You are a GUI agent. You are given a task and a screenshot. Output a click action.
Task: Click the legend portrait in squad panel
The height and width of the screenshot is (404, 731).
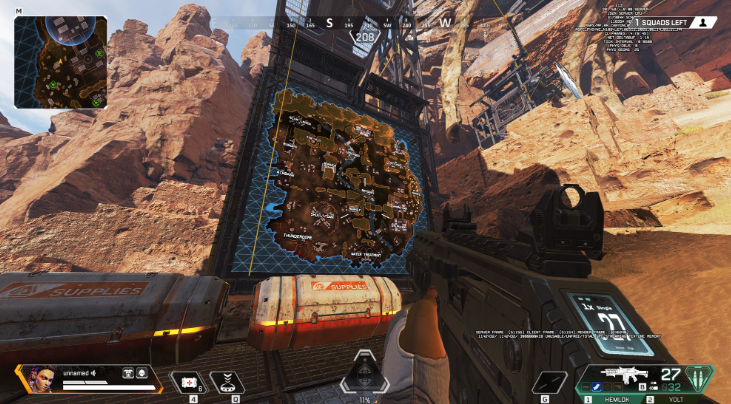click(x=34, y=379)
